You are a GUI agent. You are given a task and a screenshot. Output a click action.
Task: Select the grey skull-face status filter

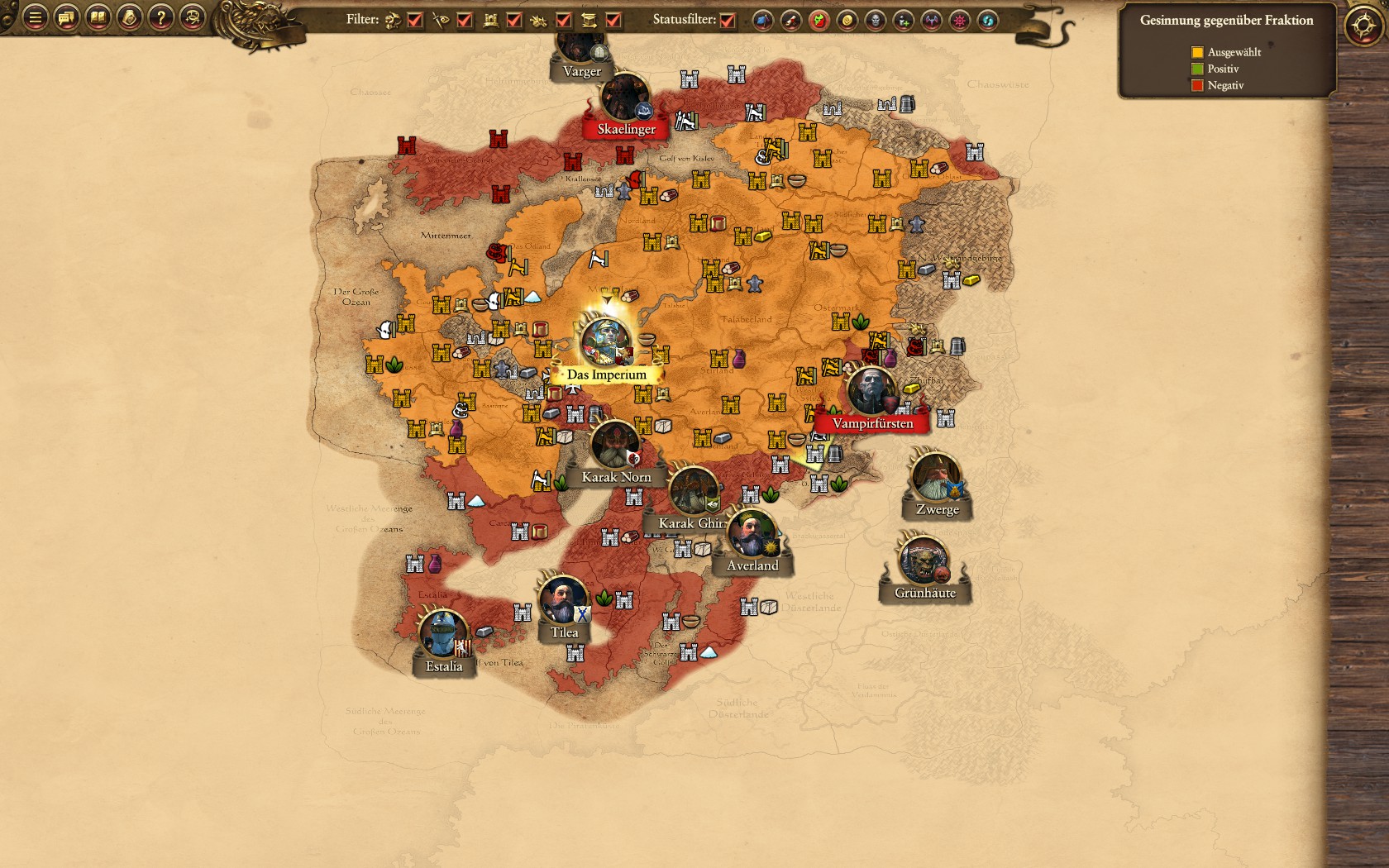875,21
